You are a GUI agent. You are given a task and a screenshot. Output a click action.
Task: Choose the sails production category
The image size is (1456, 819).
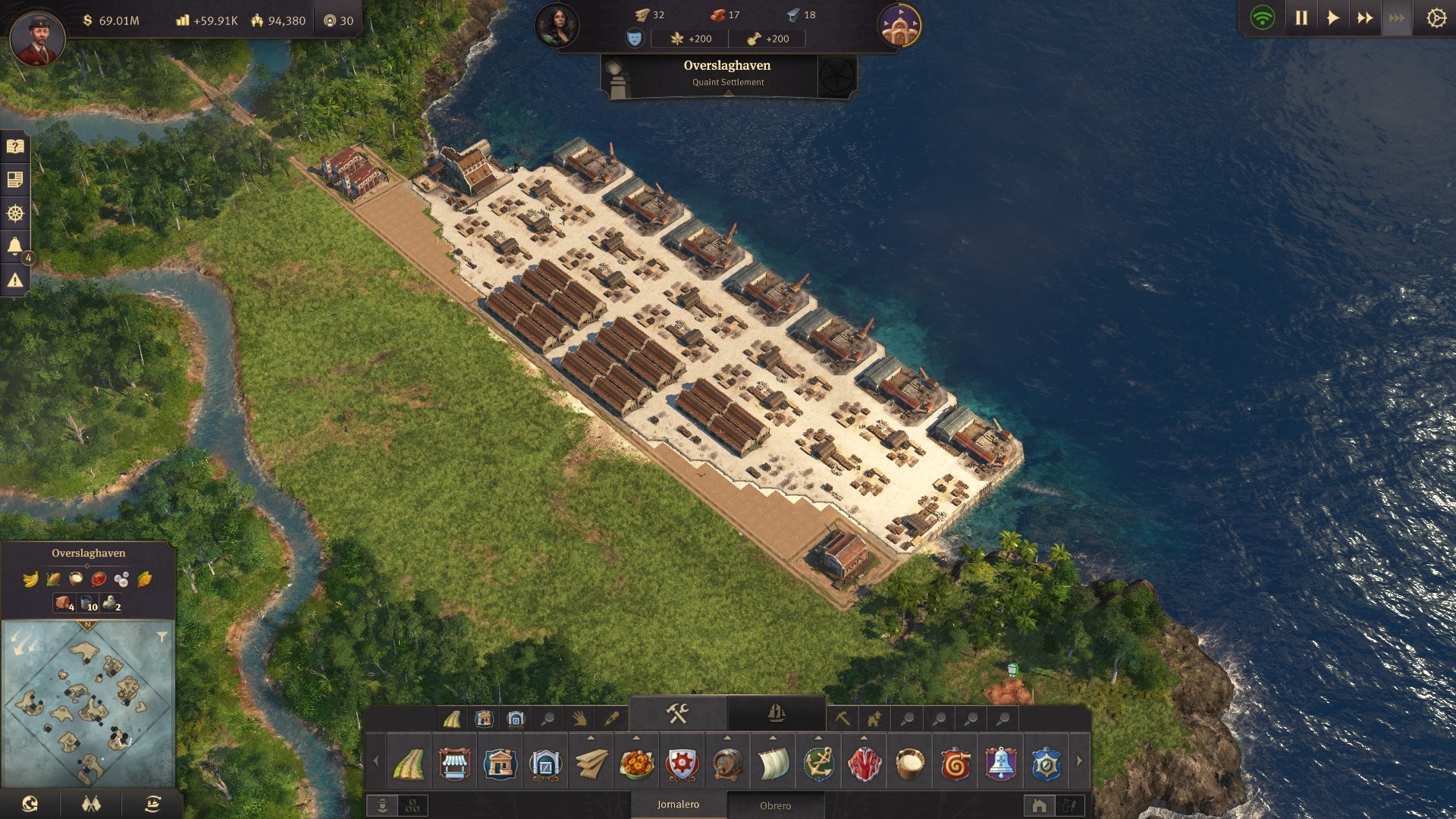[x=773, y=764]
